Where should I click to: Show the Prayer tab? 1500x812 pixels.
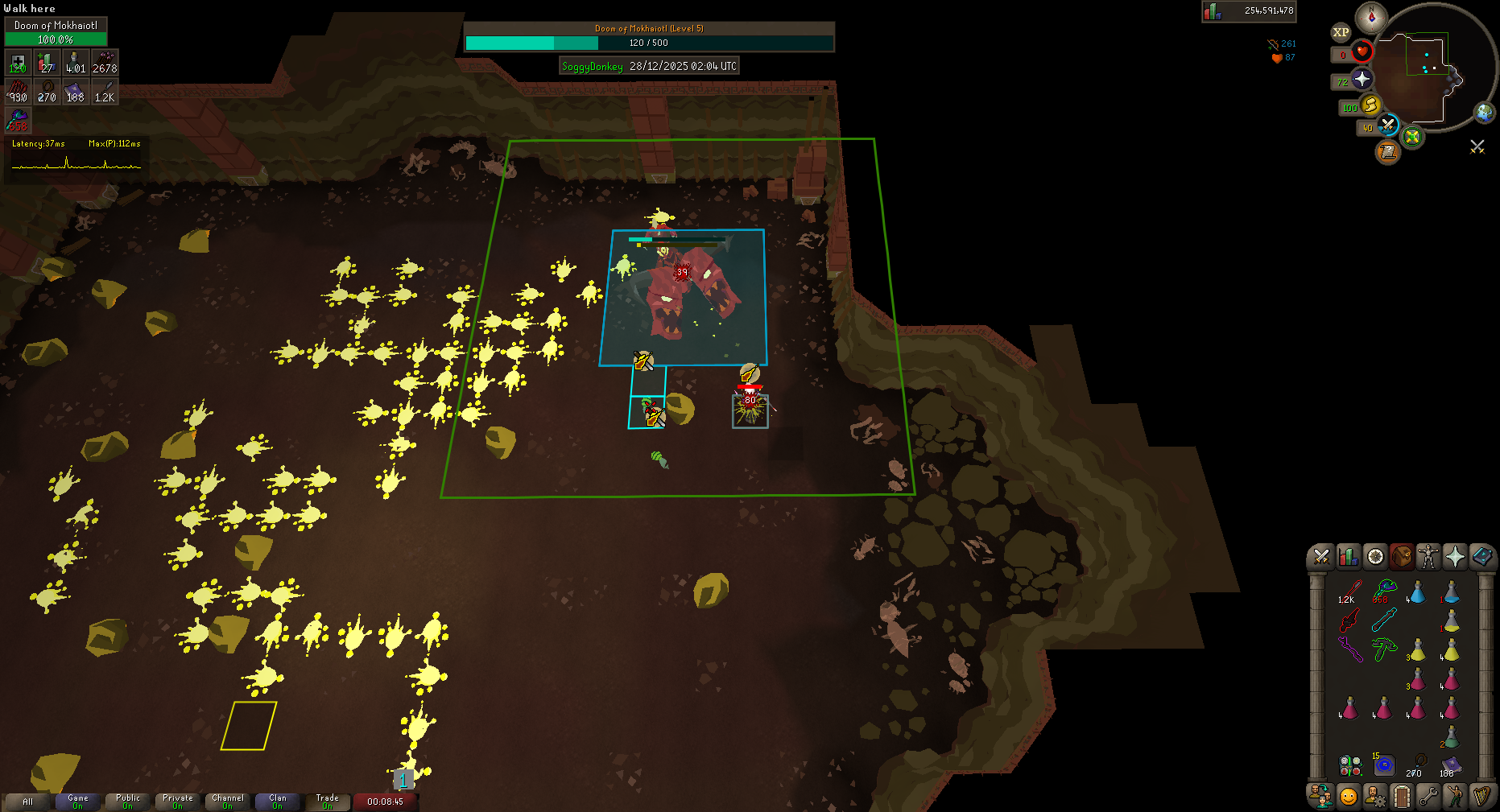click(1455, 556)
